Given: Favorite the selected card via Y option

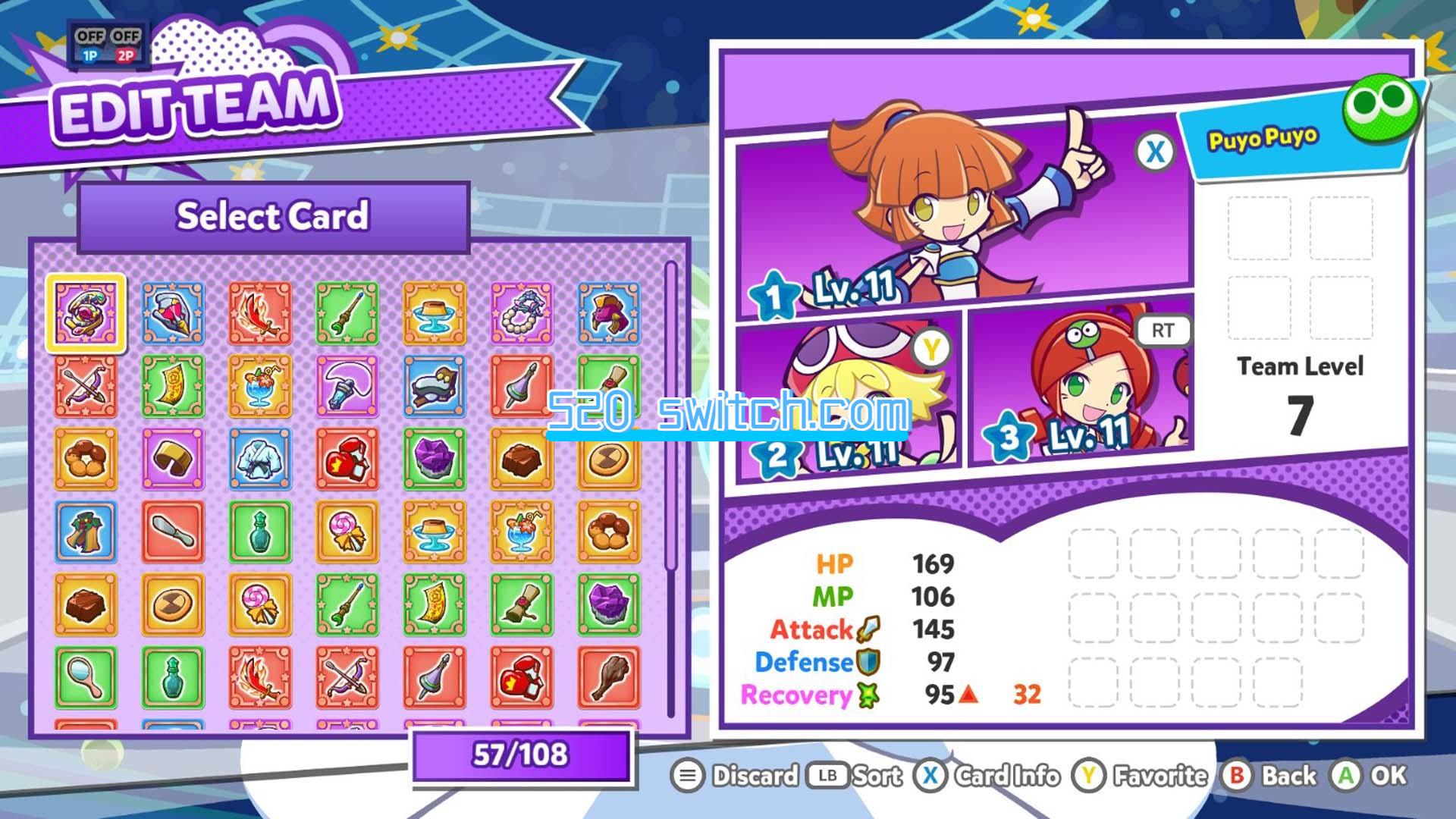Looking at the screenshot, I should click(x=1130, y=777).
